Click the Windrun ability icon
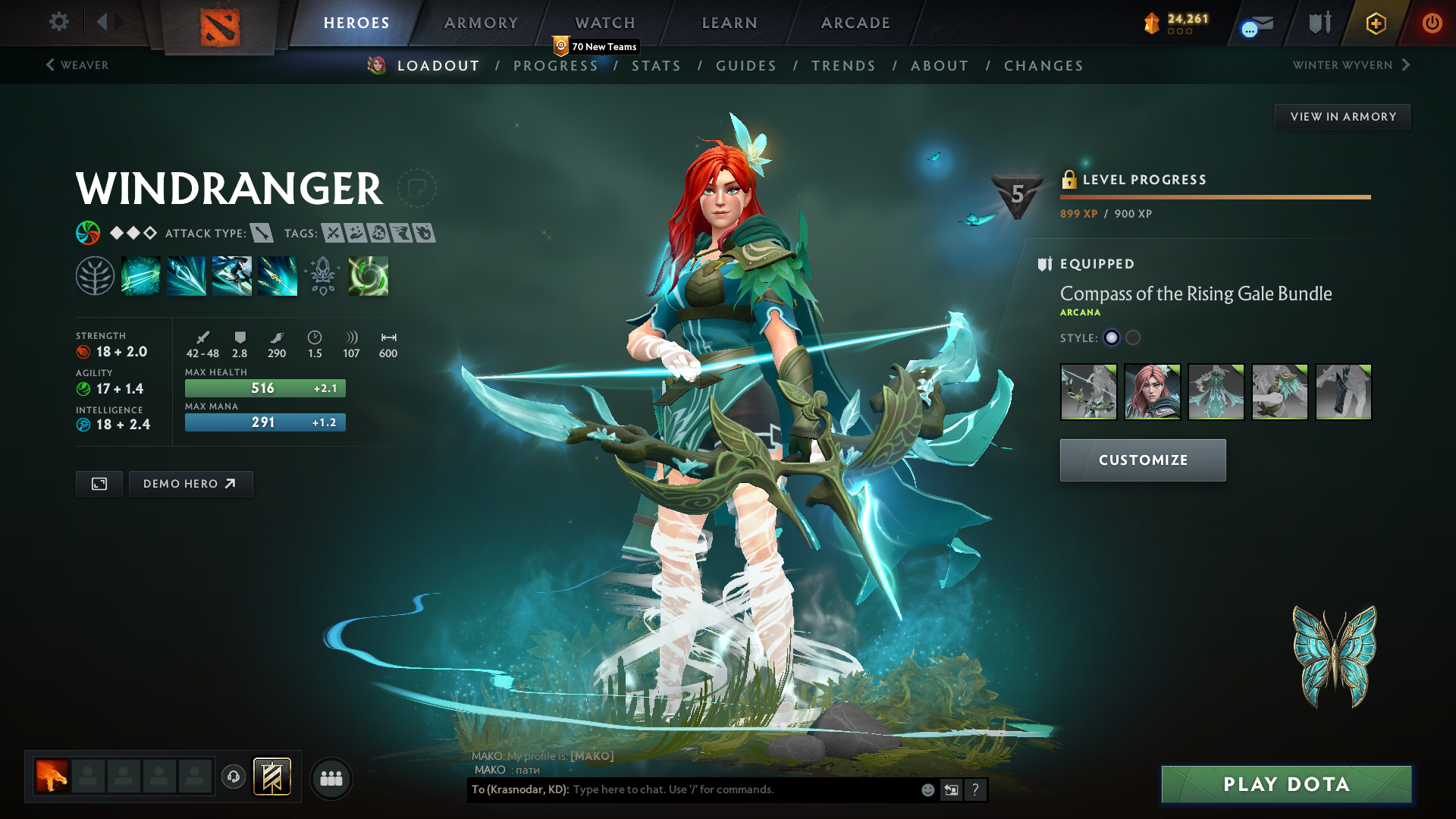Image resolution: width=1456 pixels, height=819 pixels. [x=231, y=275]
